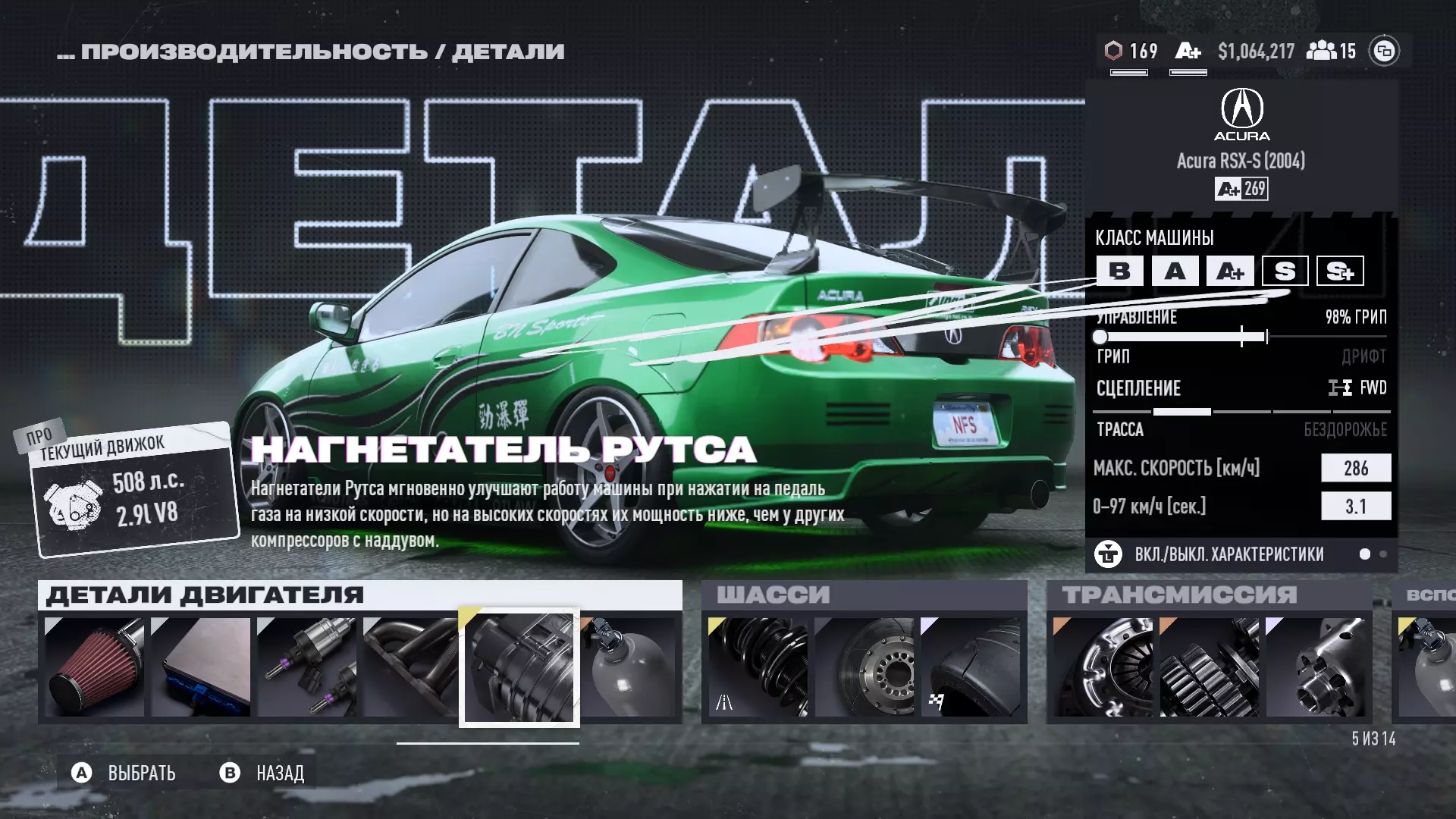Choose the ECU engine part slot

tap(200, 667)
